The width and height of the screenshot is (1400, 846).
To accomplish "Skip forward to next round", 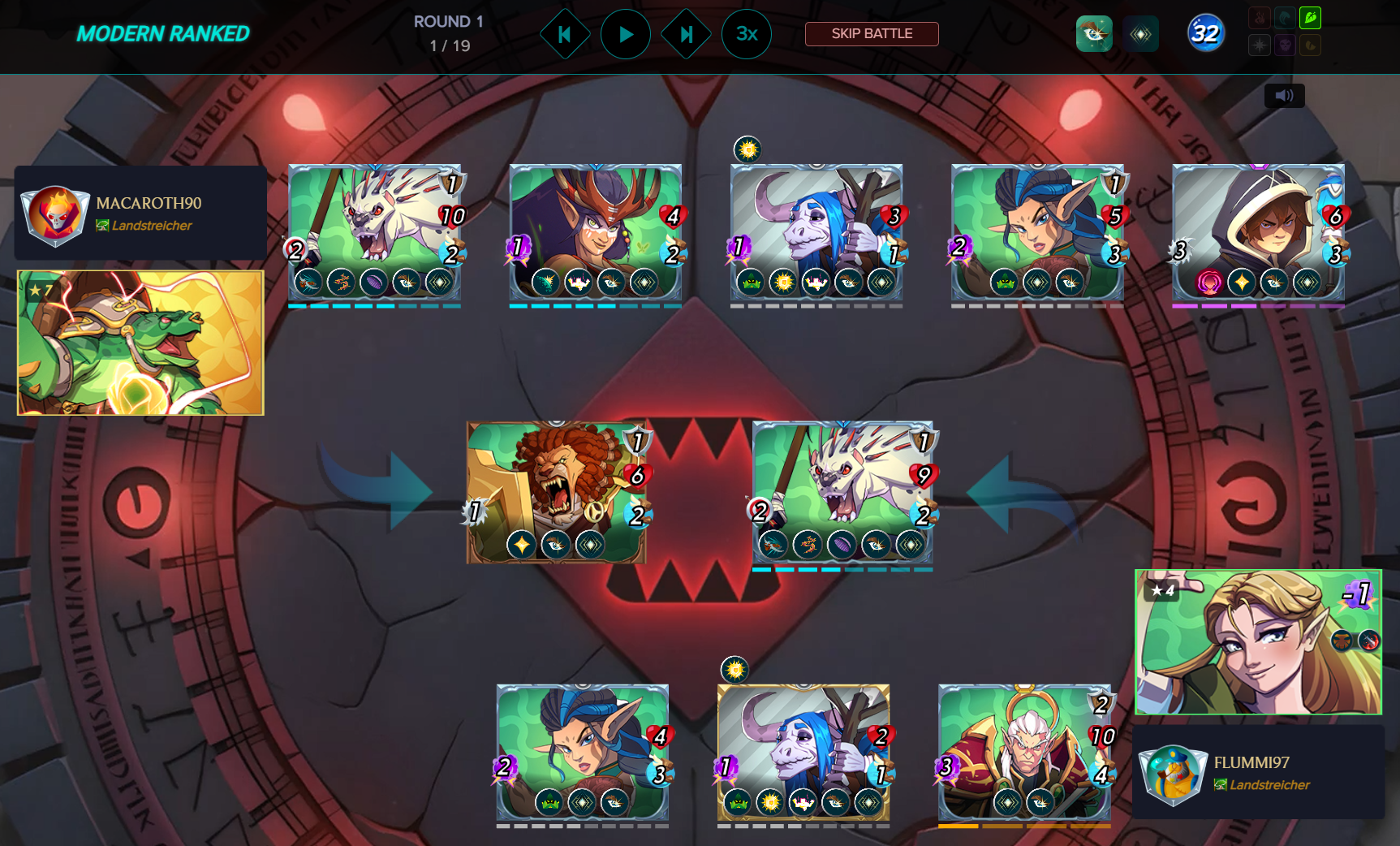I will tap(686, 34).
